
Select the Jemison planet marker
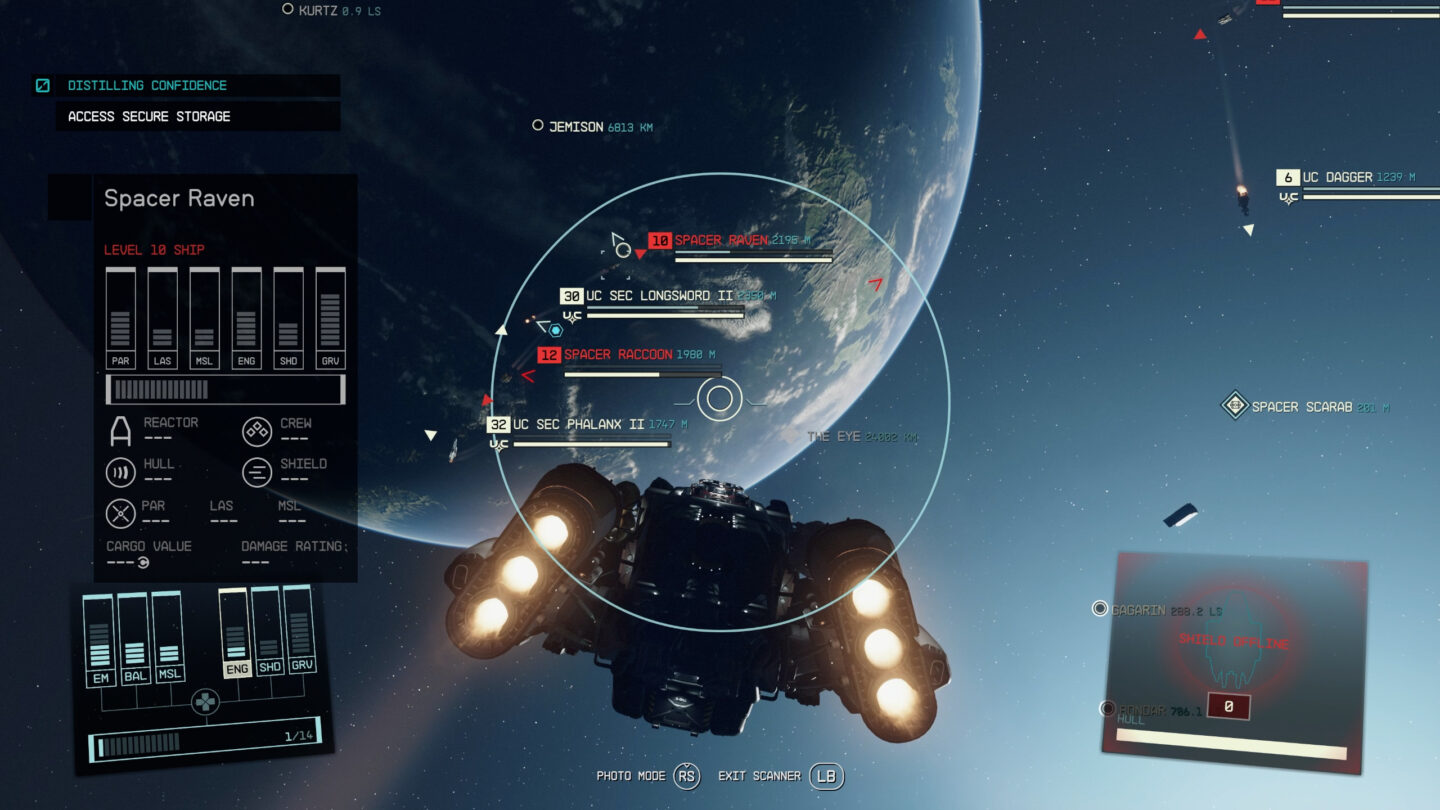click(x=538, y=126)
